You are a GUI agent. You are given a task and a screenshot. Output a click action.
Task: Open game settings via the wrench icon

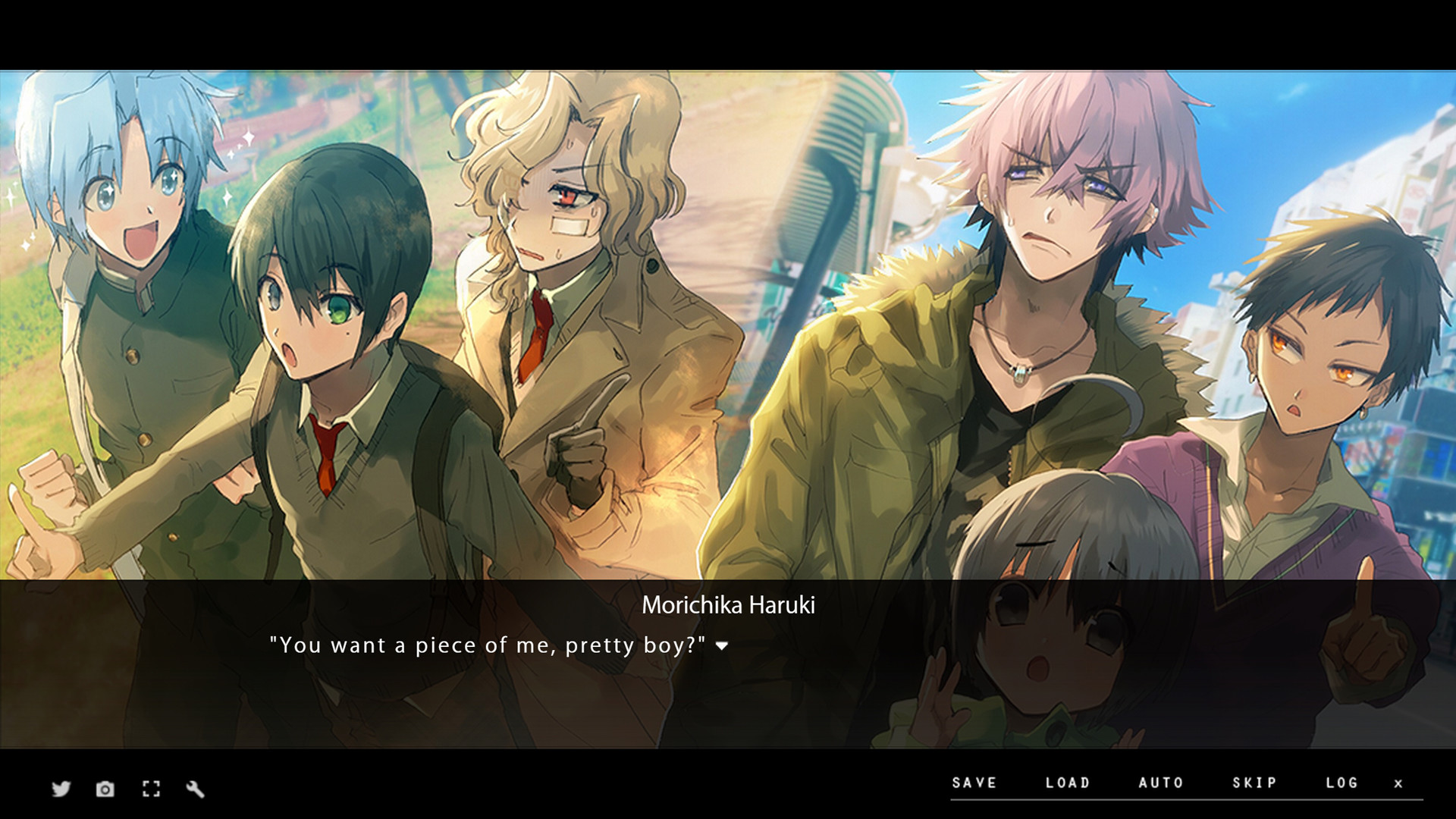(x=196, y=789)
